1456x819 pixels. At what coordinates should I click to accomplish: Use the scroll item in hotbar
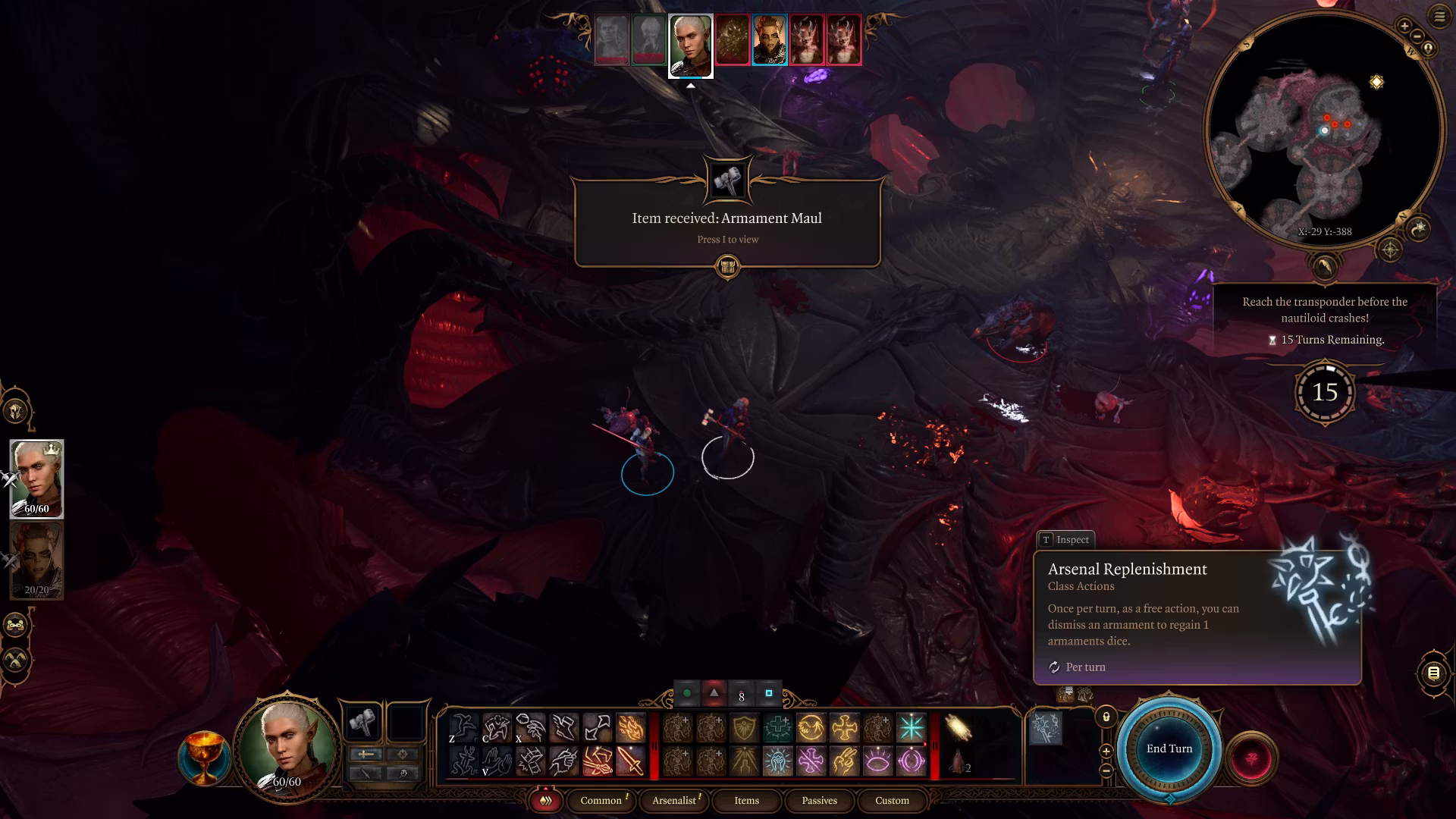point(959,728)
